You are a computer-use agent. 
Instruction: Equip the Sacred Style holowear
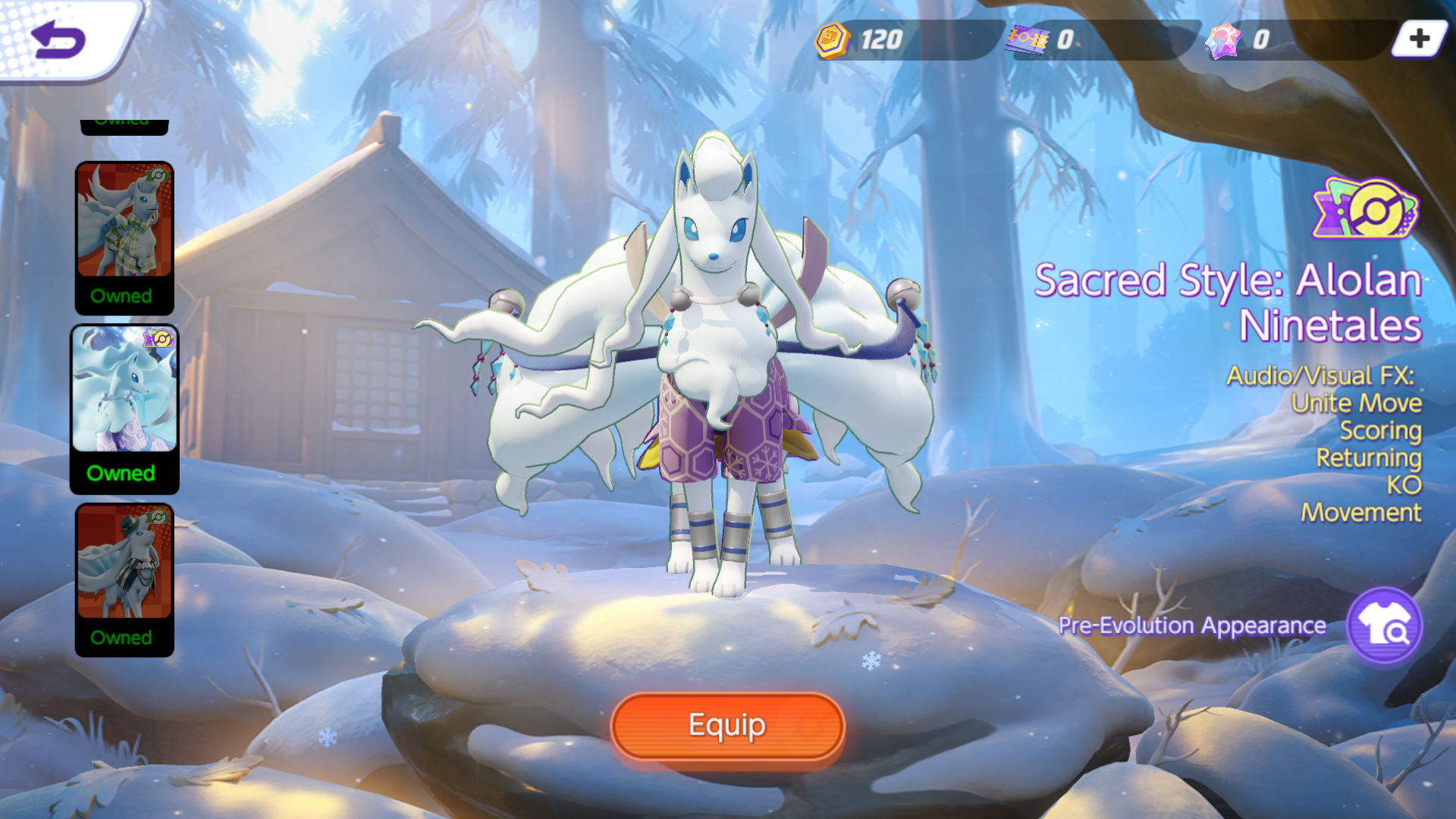click(x=727, y=726)
